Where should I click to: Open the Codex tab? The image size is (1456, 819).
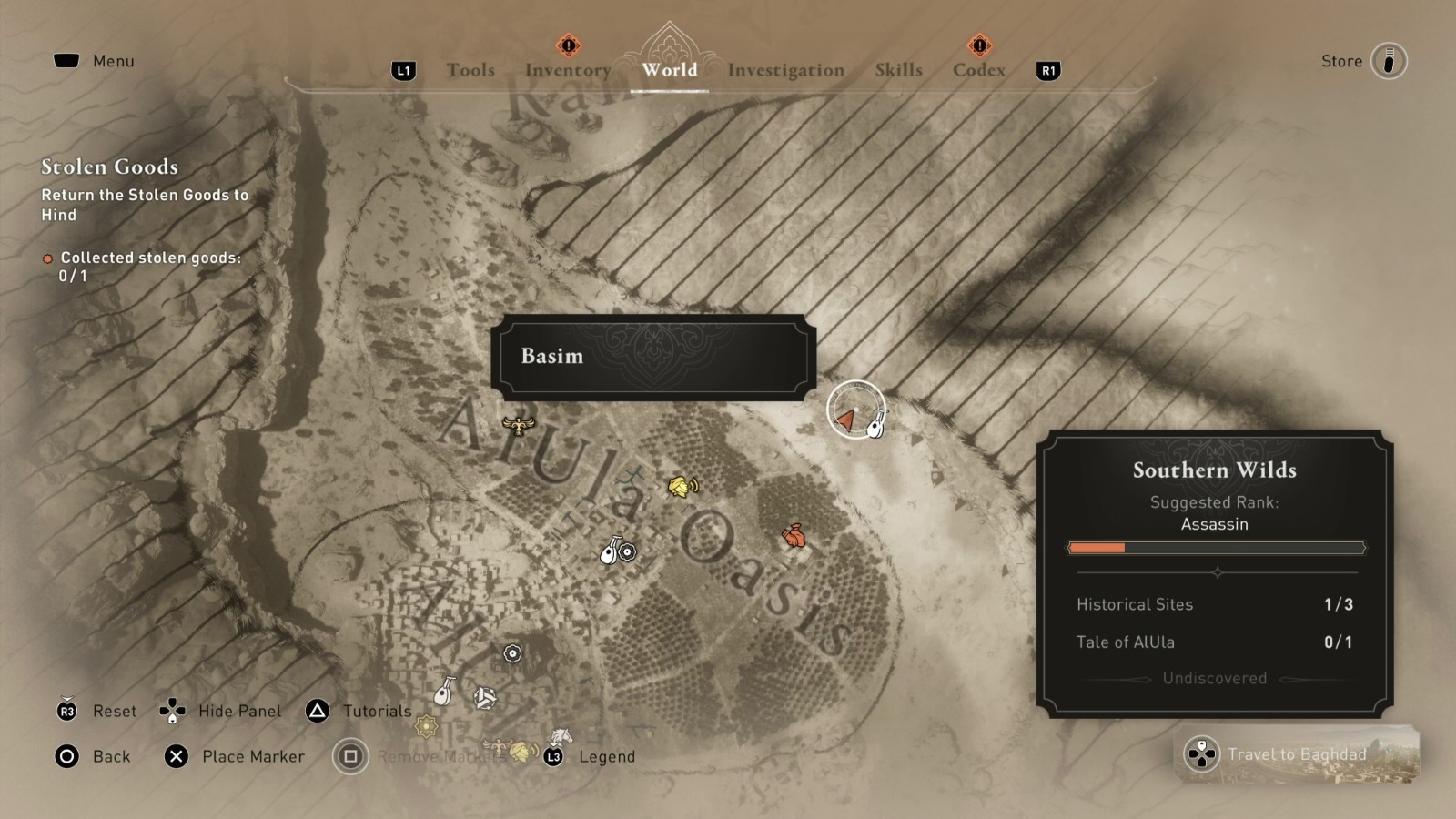coord(977,69)
